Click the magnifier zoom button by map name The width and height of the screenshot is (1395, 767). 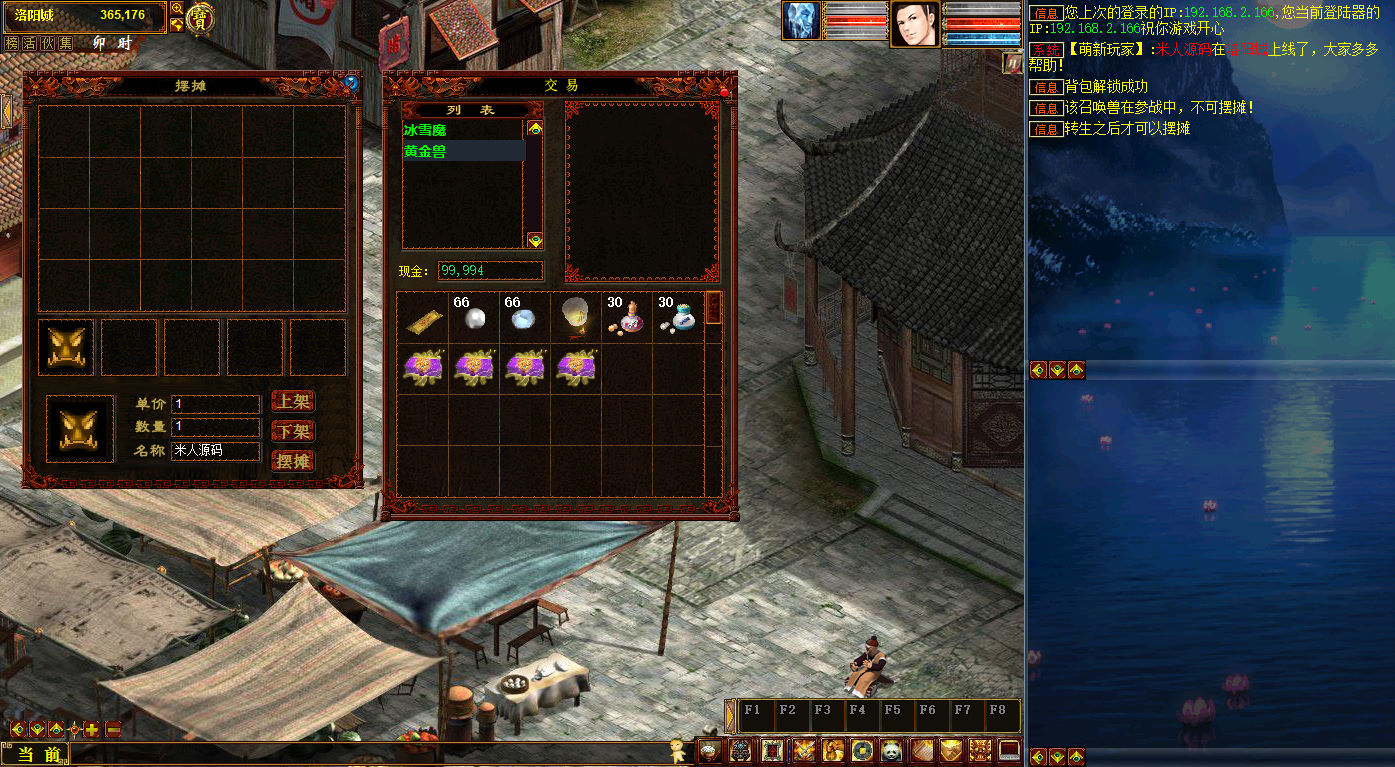point(177,9)
